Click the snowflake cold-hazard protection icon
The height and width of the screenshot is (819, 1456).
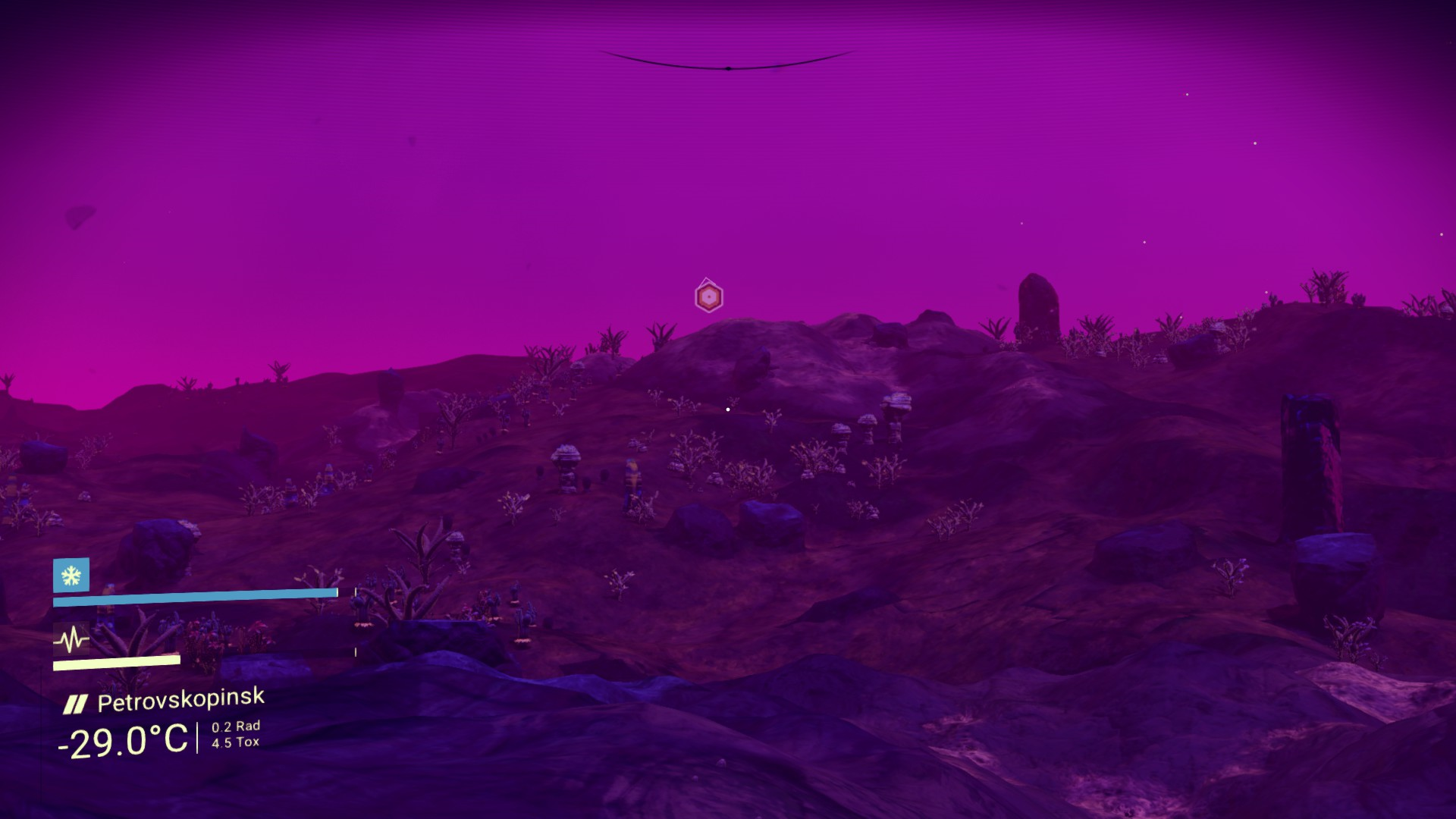71,576
